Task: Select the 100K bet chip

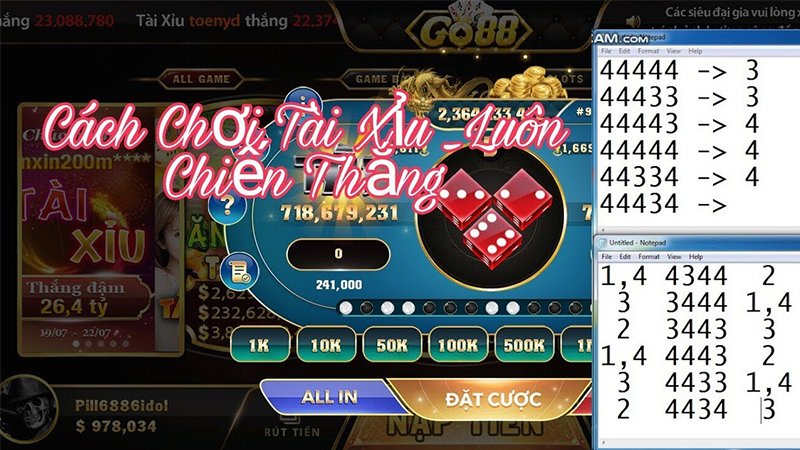Action: pyautogui.click(x=457, y=346)
